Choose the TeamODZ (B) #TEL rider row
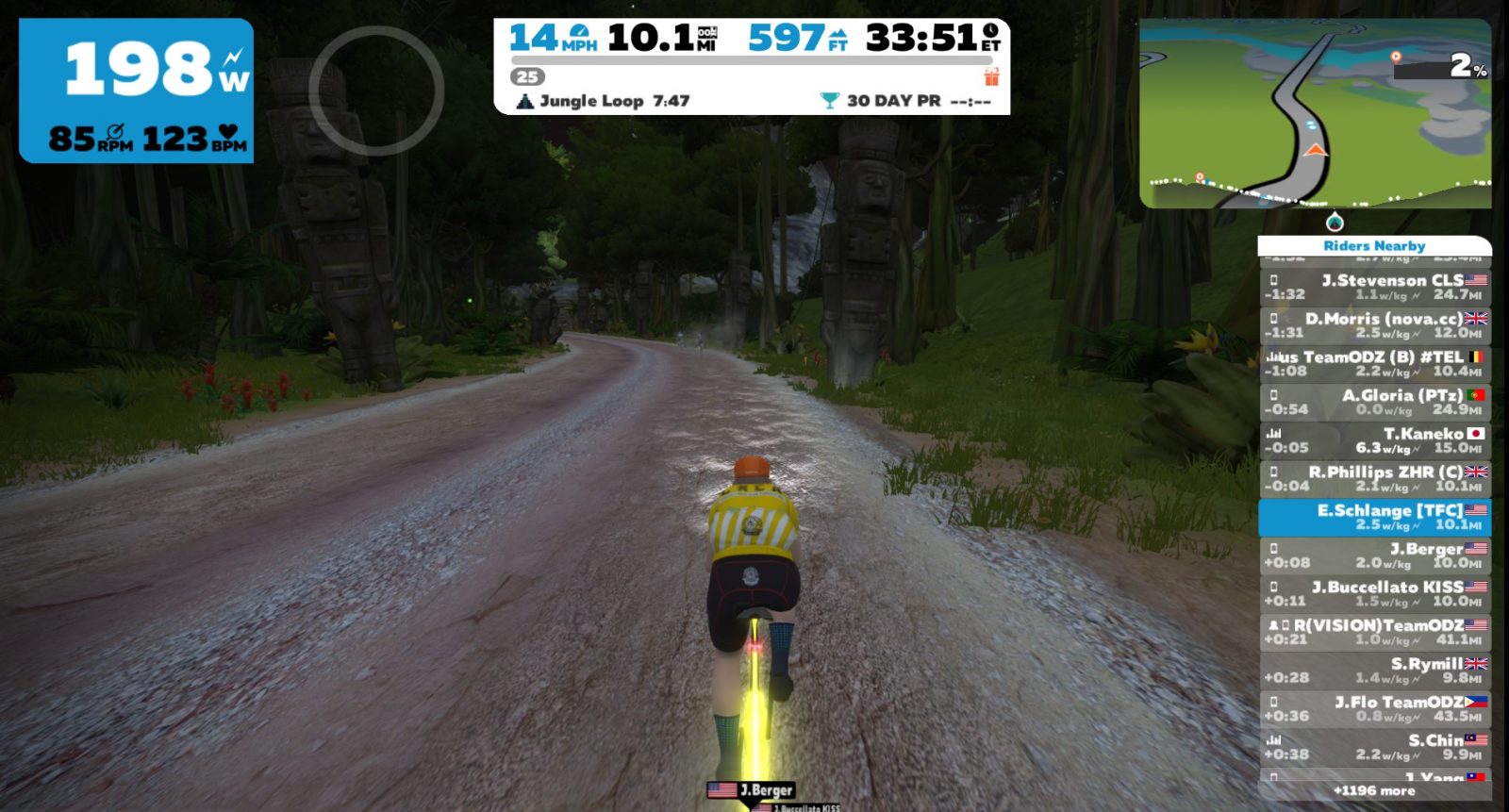1509x812 pixels. (1374, 364)
